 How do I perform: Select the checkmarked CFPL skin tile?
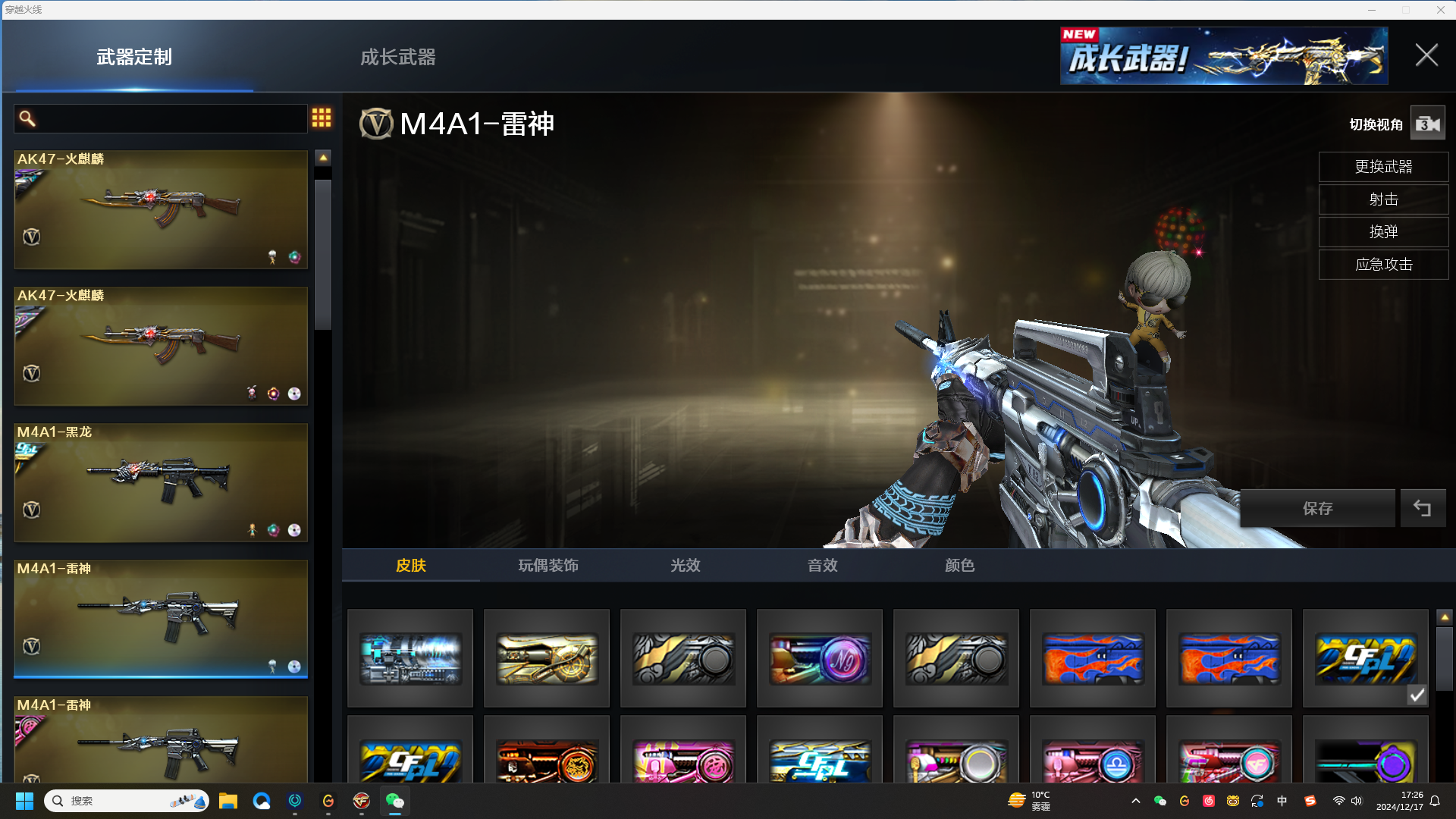(x=1365, y=658)
